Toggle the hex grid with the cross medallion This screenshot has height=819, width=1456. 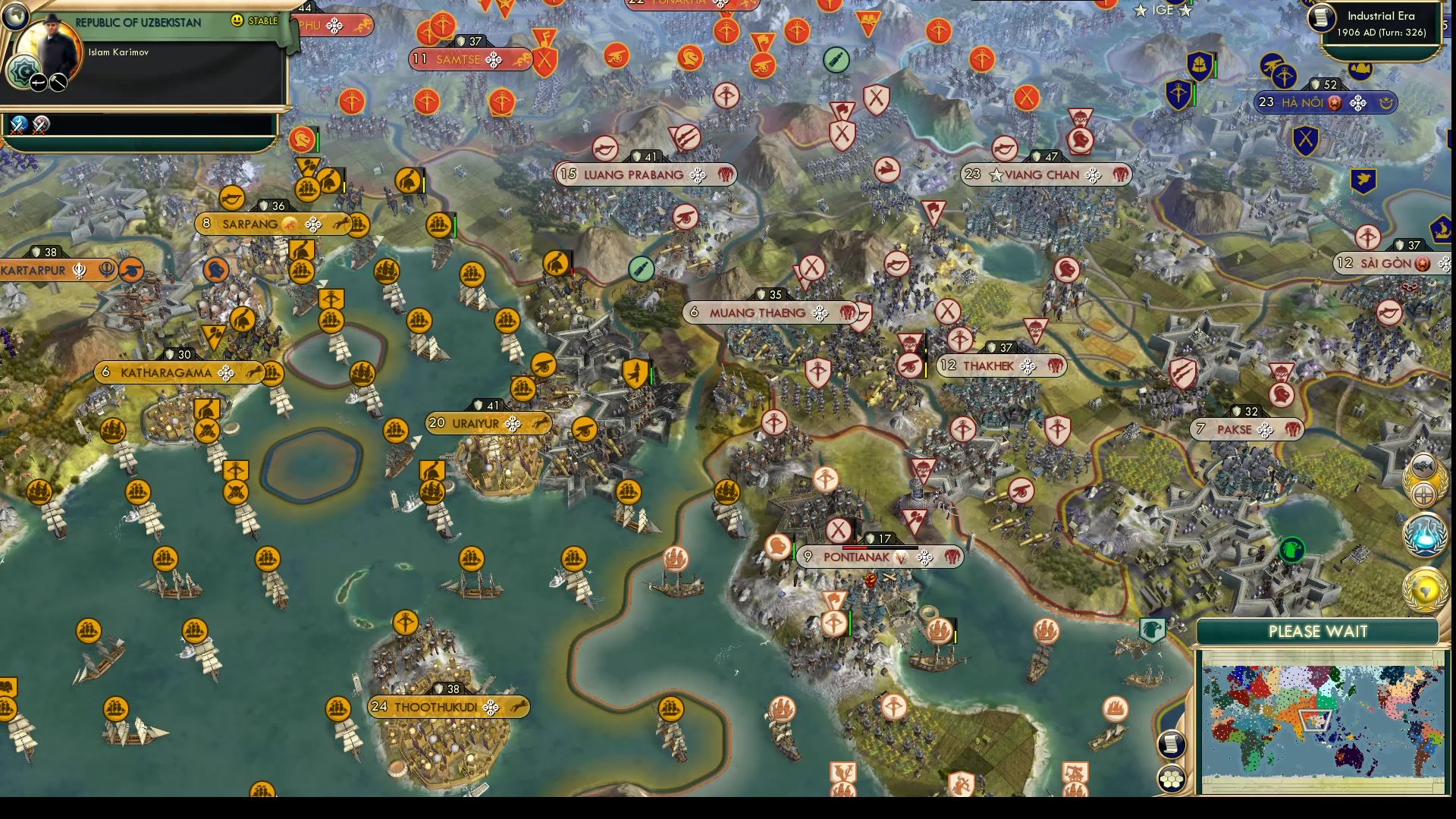(1423, 493)
